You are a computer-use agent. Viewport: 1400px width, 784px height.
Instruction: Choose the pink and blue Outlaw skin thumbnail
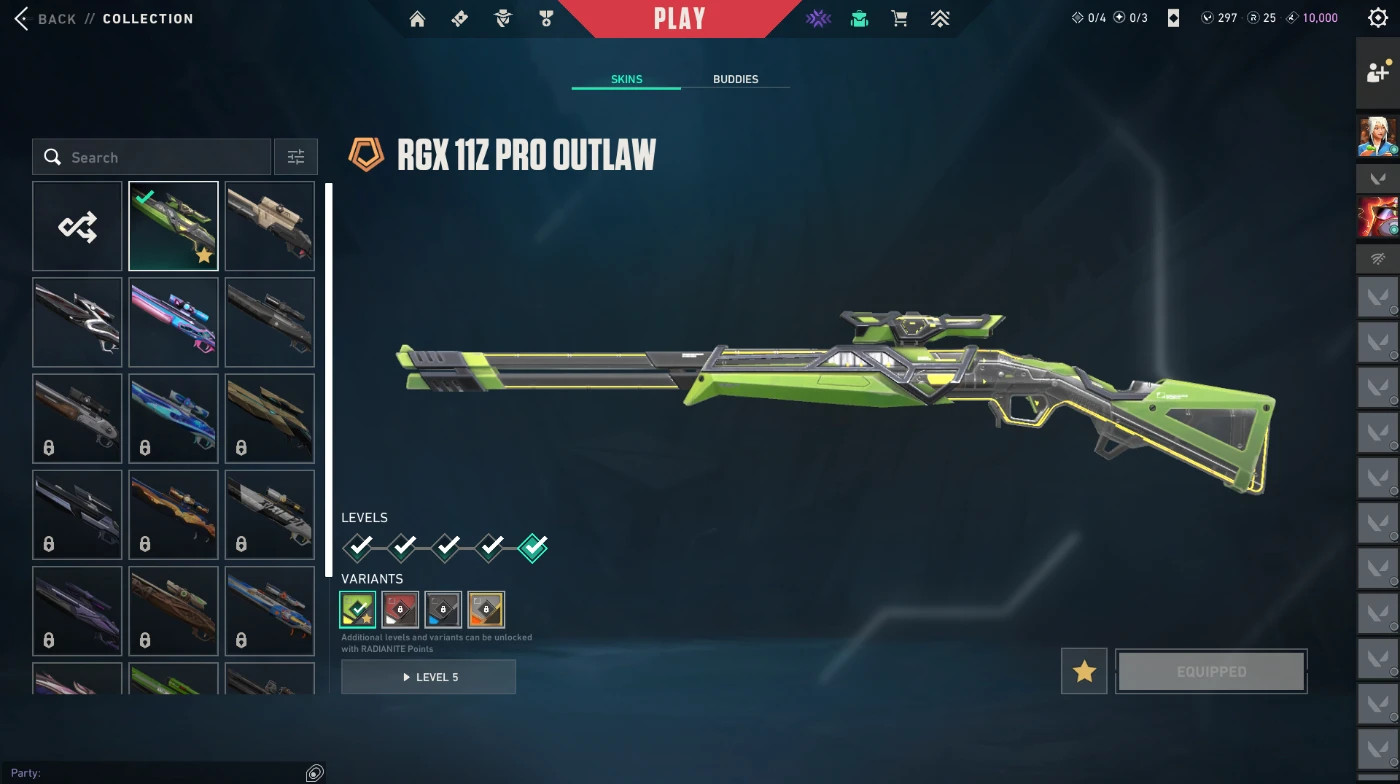(x=173, y=322)
